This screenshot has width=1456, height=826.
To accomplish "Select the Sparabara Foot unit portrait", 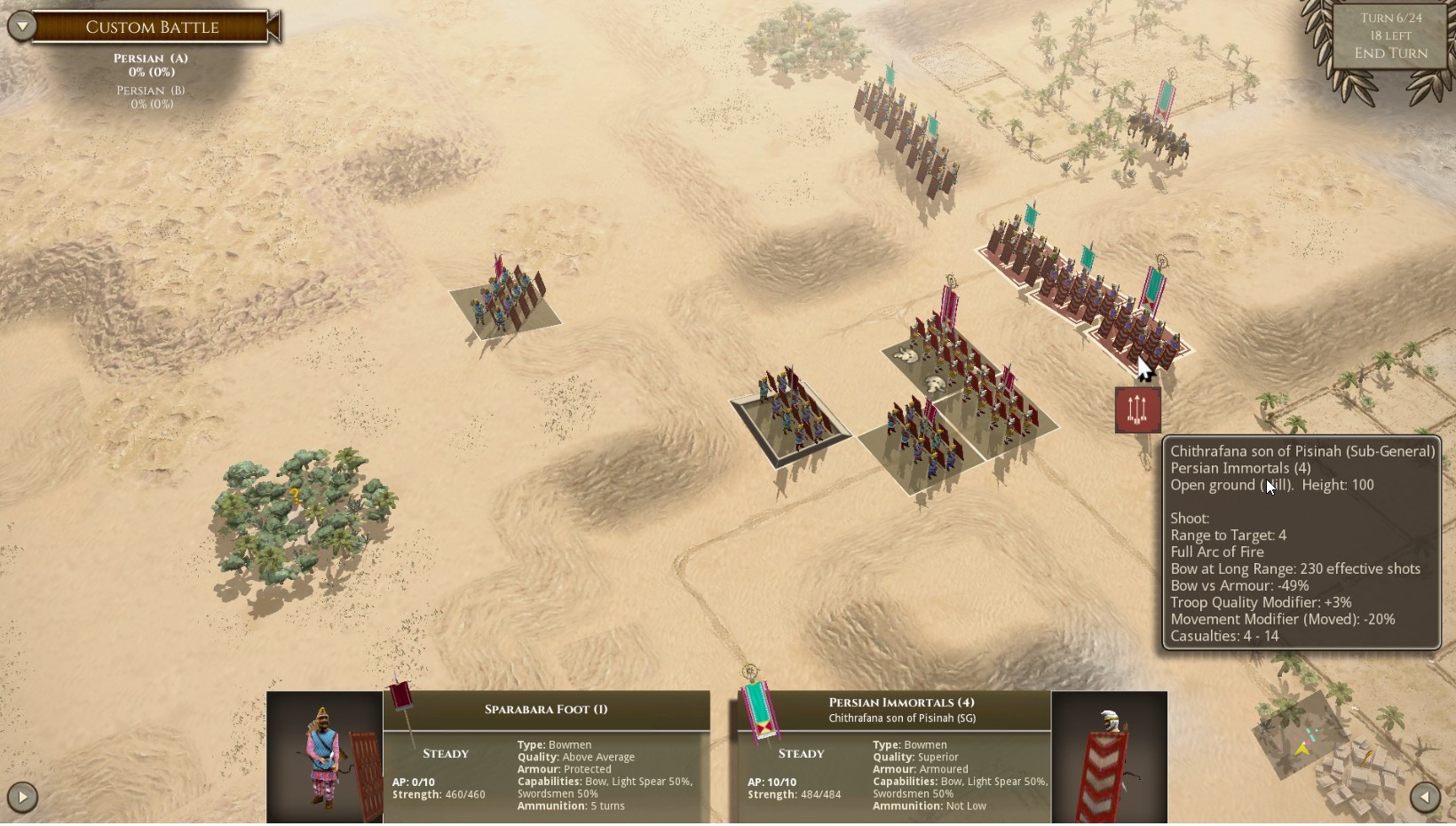I will pos(325,757).
